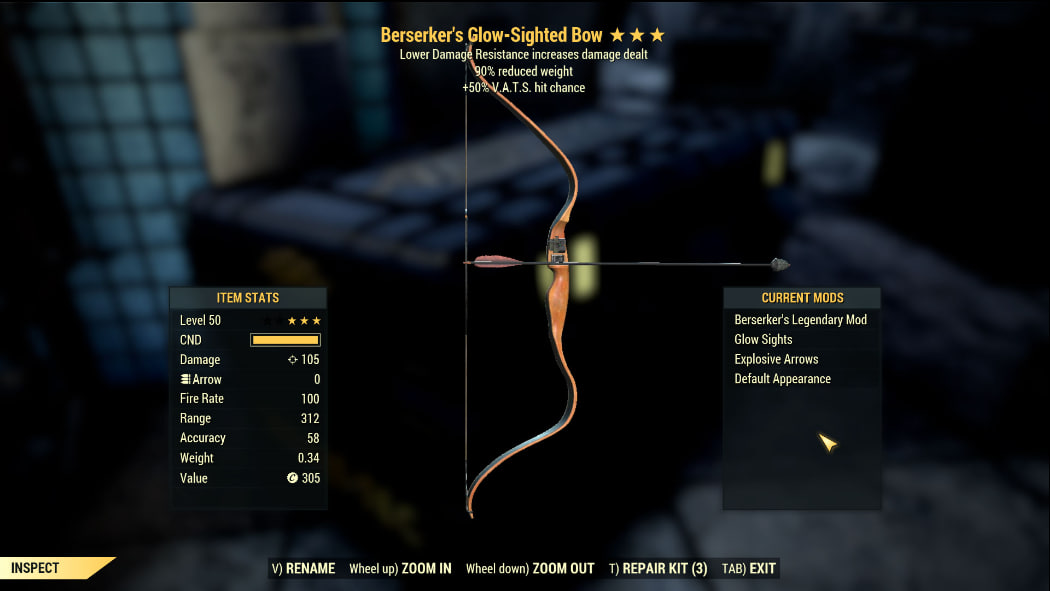Use the Repair Kit (3) button
The width and height of the screenshot is (1050, 591).
coord(658,569)
